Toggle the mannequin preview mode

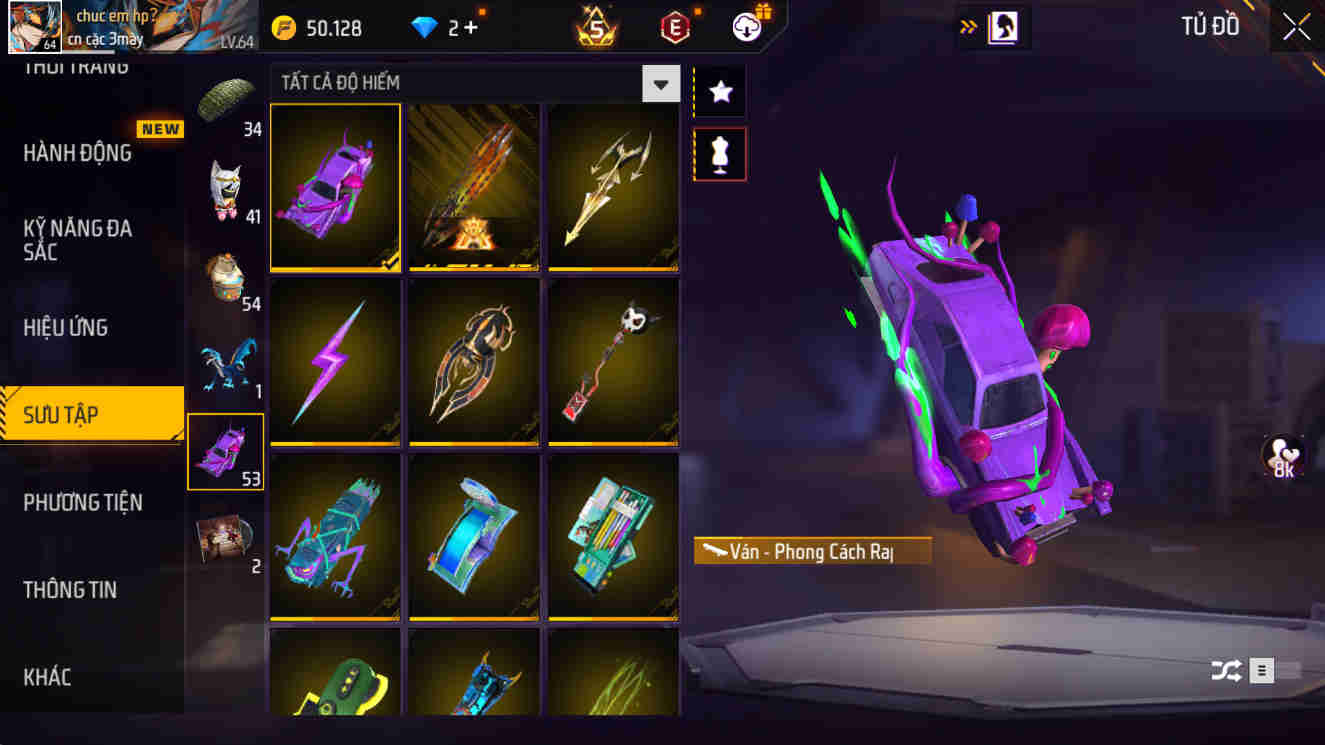(718, 153)
